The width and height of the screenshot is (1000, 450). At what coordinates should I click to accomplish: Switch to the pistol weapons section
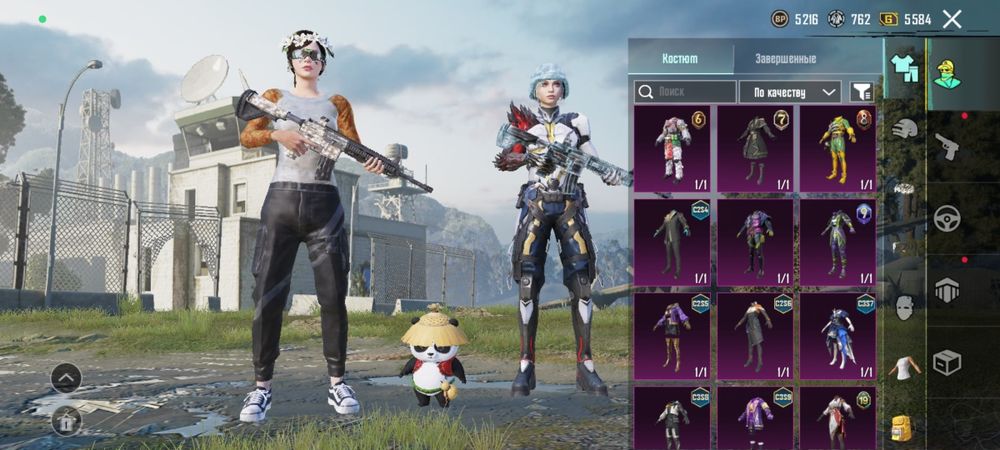tap(947, 148)
